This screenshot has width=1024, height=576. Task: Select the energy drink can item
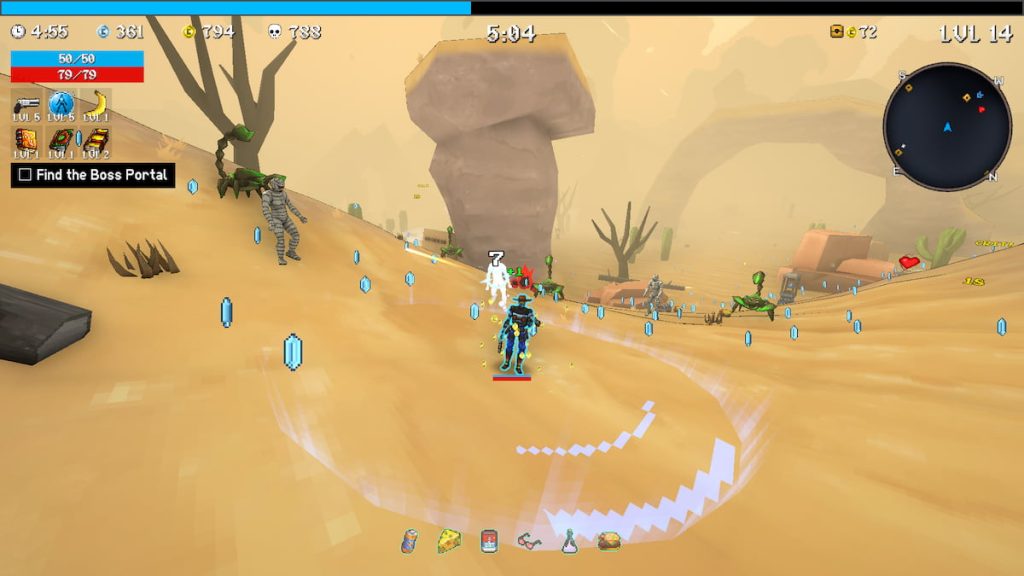point(410,541)
